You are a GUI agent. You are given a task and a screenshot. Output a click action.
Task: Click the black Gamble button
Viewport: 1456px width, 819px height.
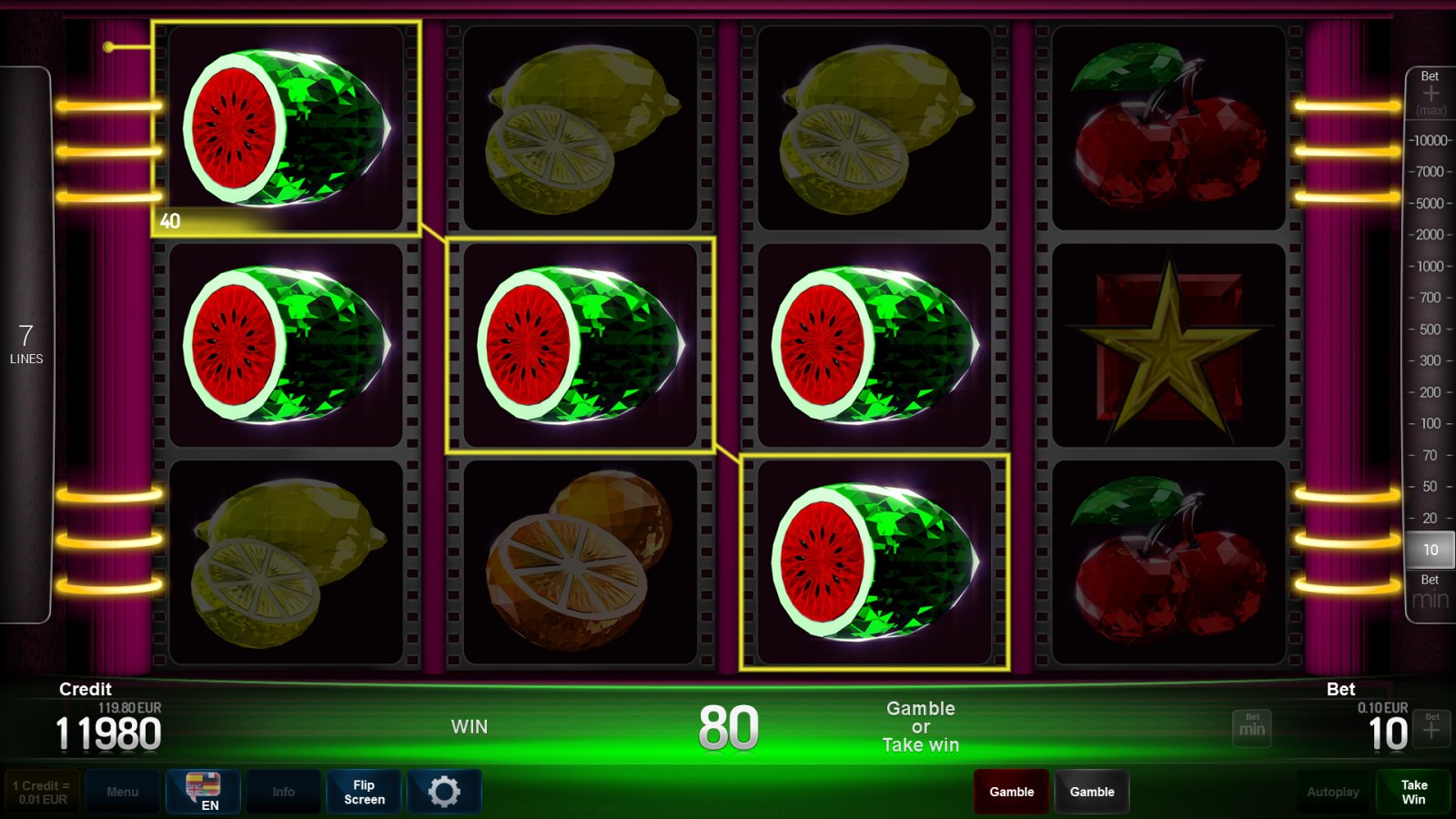pyautogui.click(x=1091, y=792)
